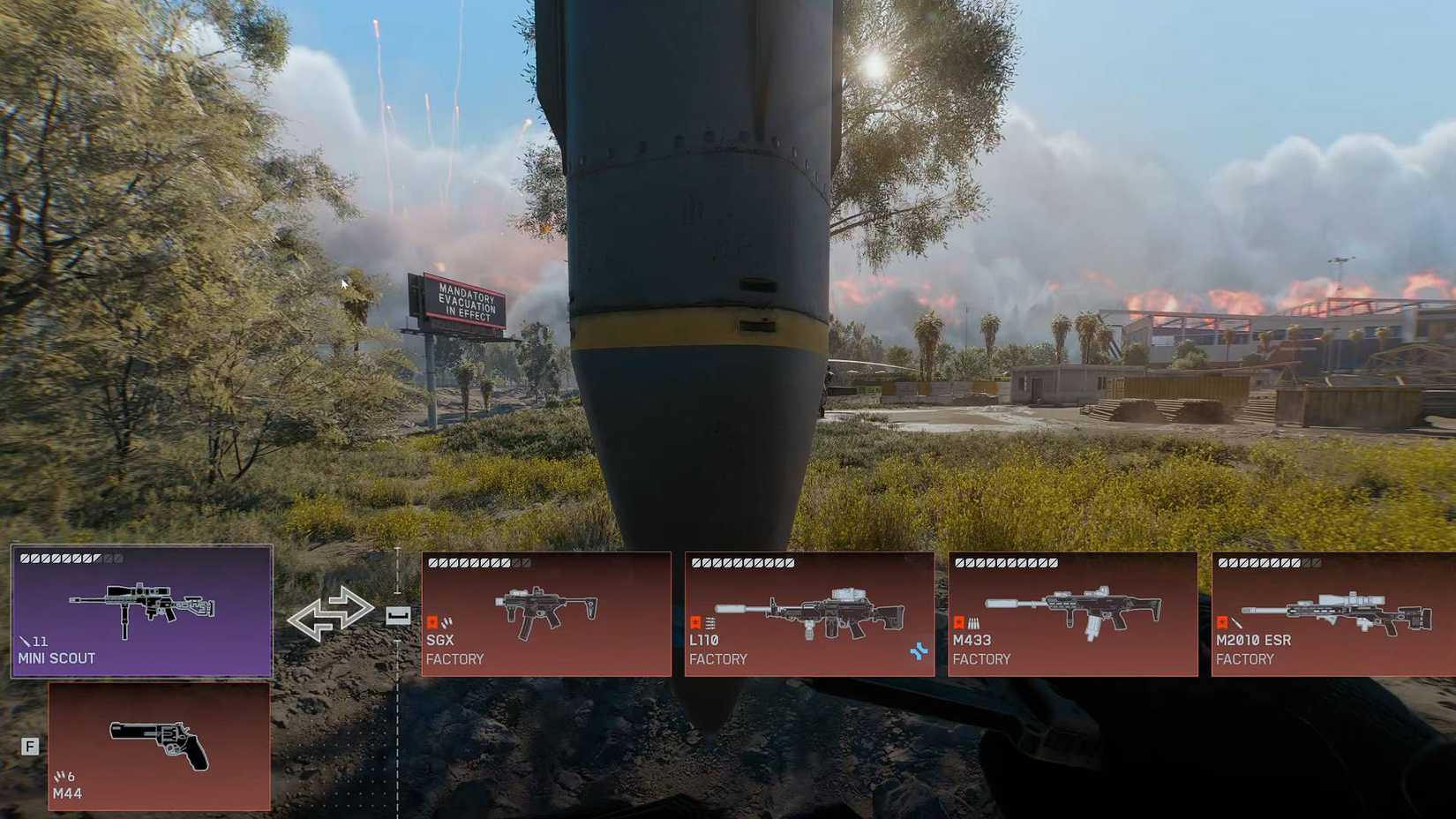Click the blue attachment indicator on L110 card
This screenshot has width=1456, height=819.
pos(918,650)
